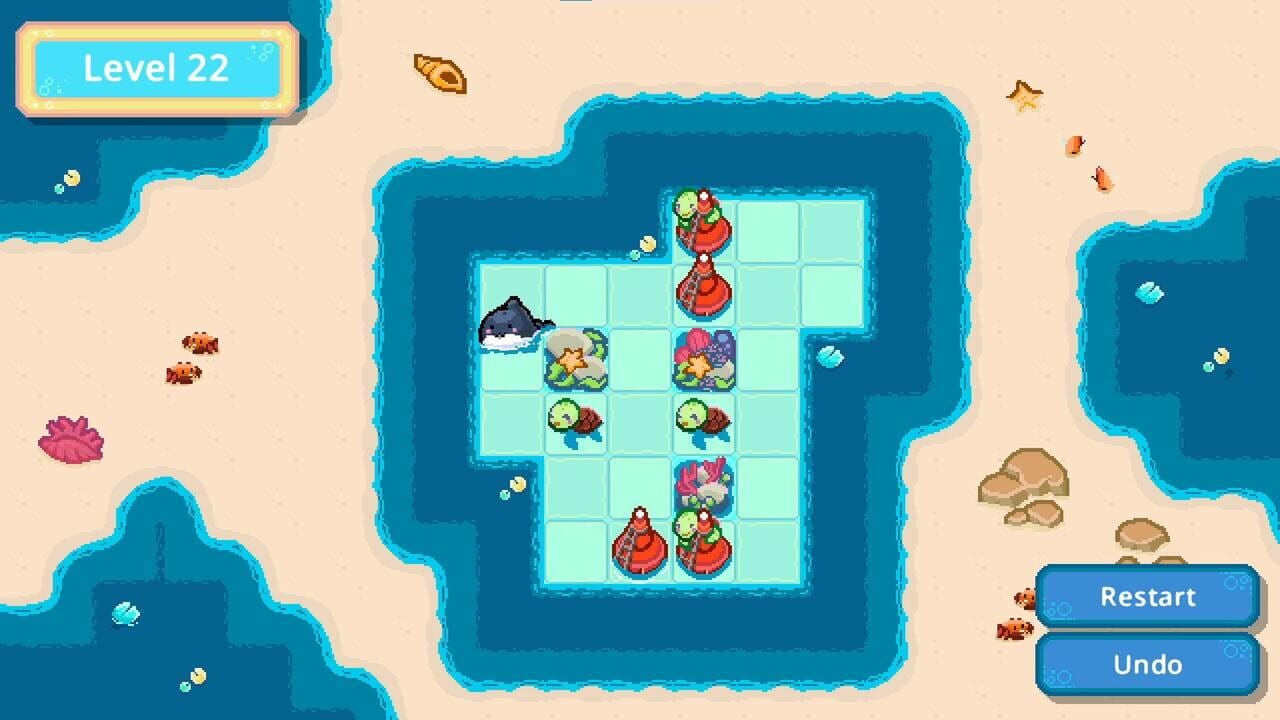Click the right sleeping turtle
This screenshot has height=720, width=1280.
tap(705, 420)
